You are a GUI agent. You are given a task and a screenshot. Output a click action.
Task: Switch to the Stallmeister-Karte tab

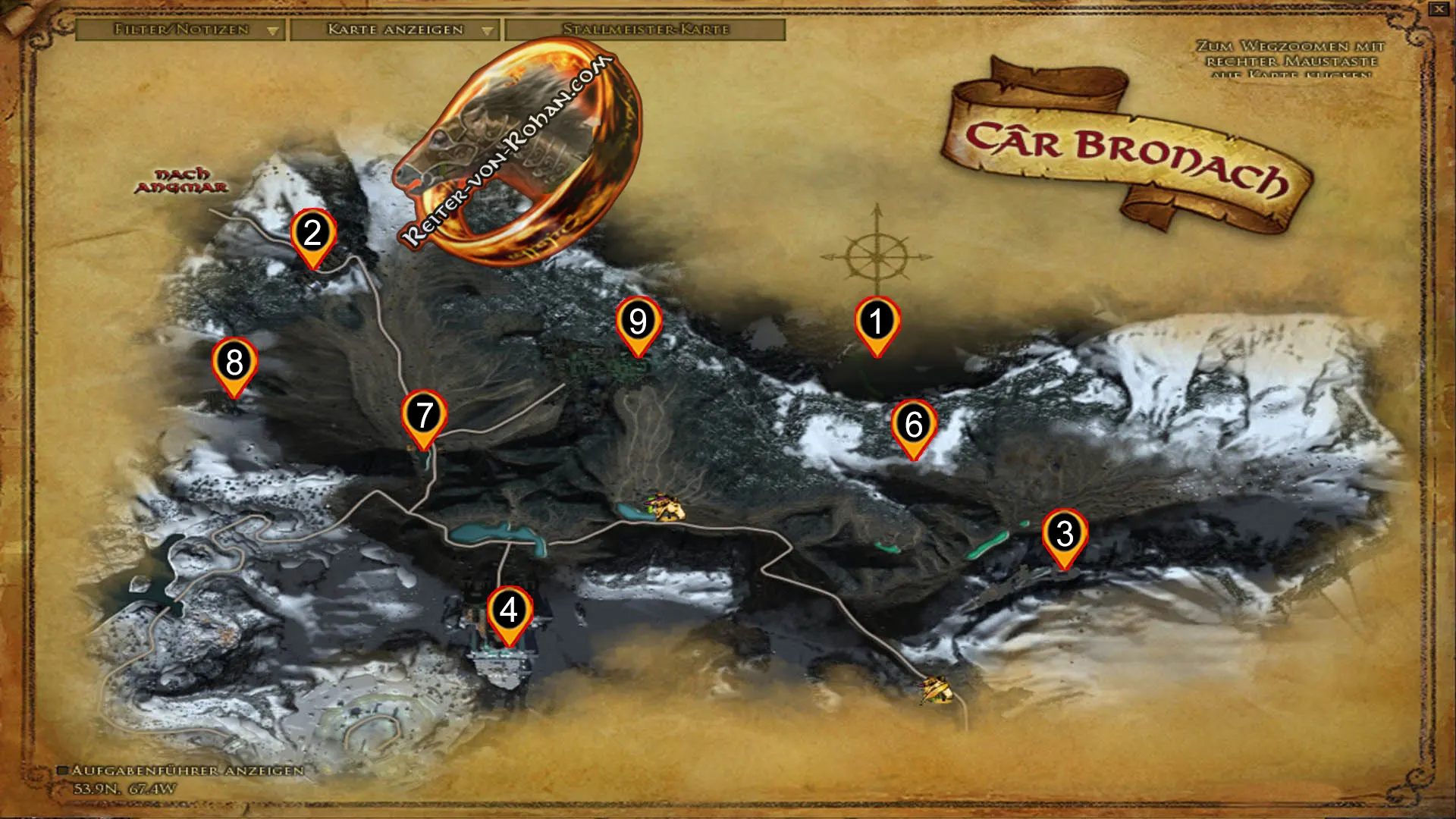646,31
